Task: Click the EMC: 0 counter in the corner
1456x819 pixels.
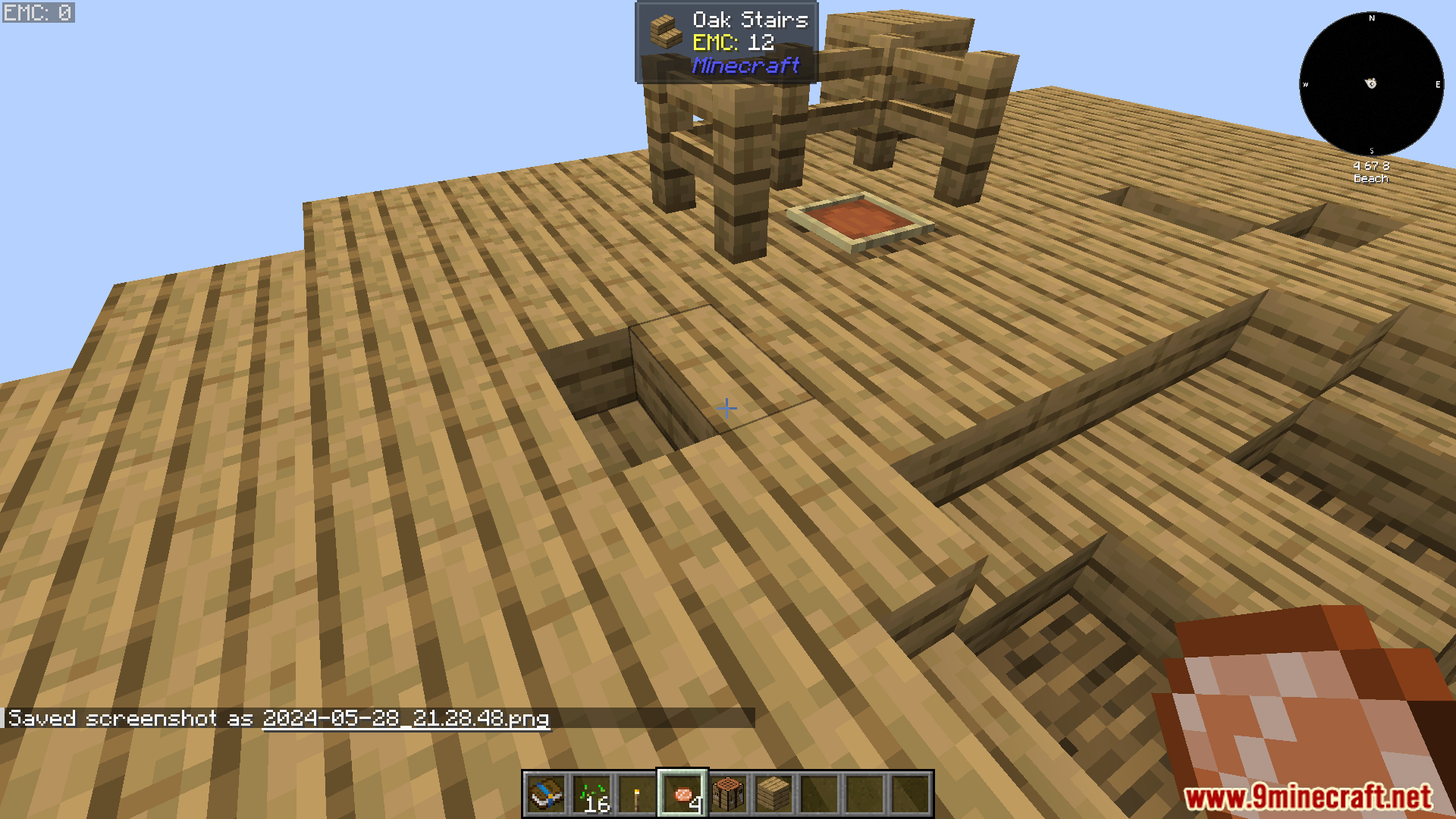Action: click(x=37, y=11)
